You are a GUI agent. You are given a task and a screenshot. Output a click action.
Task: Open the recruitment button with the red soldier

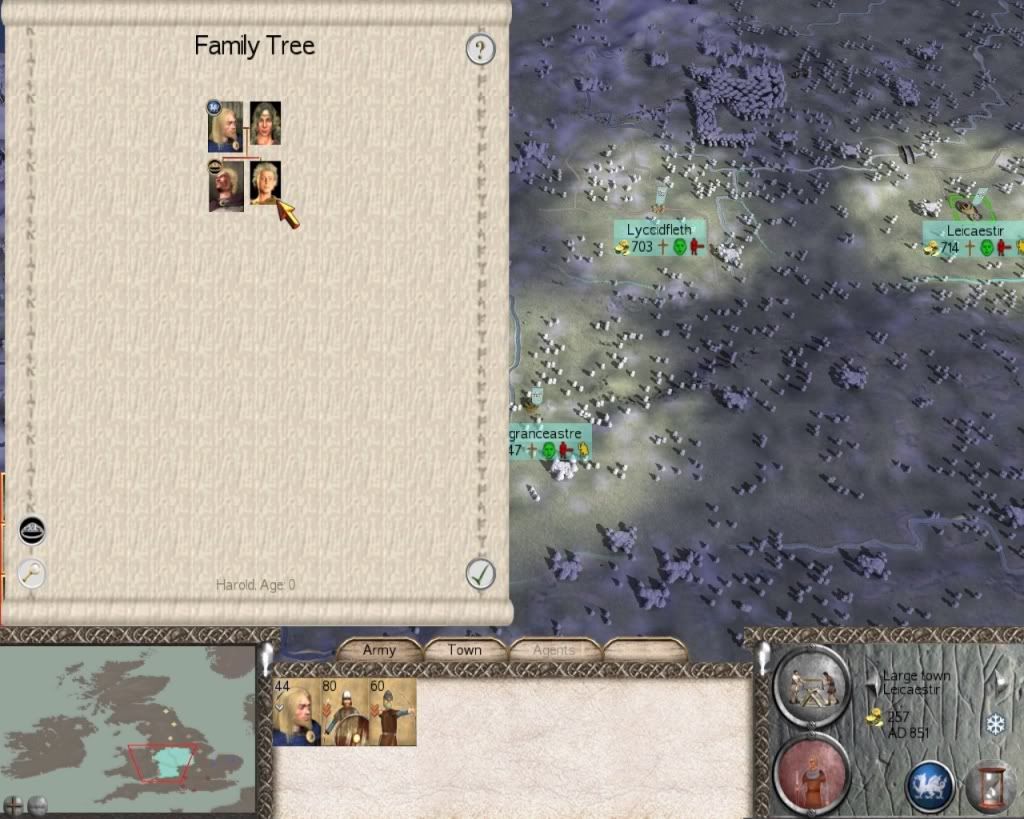click(812, 773)
